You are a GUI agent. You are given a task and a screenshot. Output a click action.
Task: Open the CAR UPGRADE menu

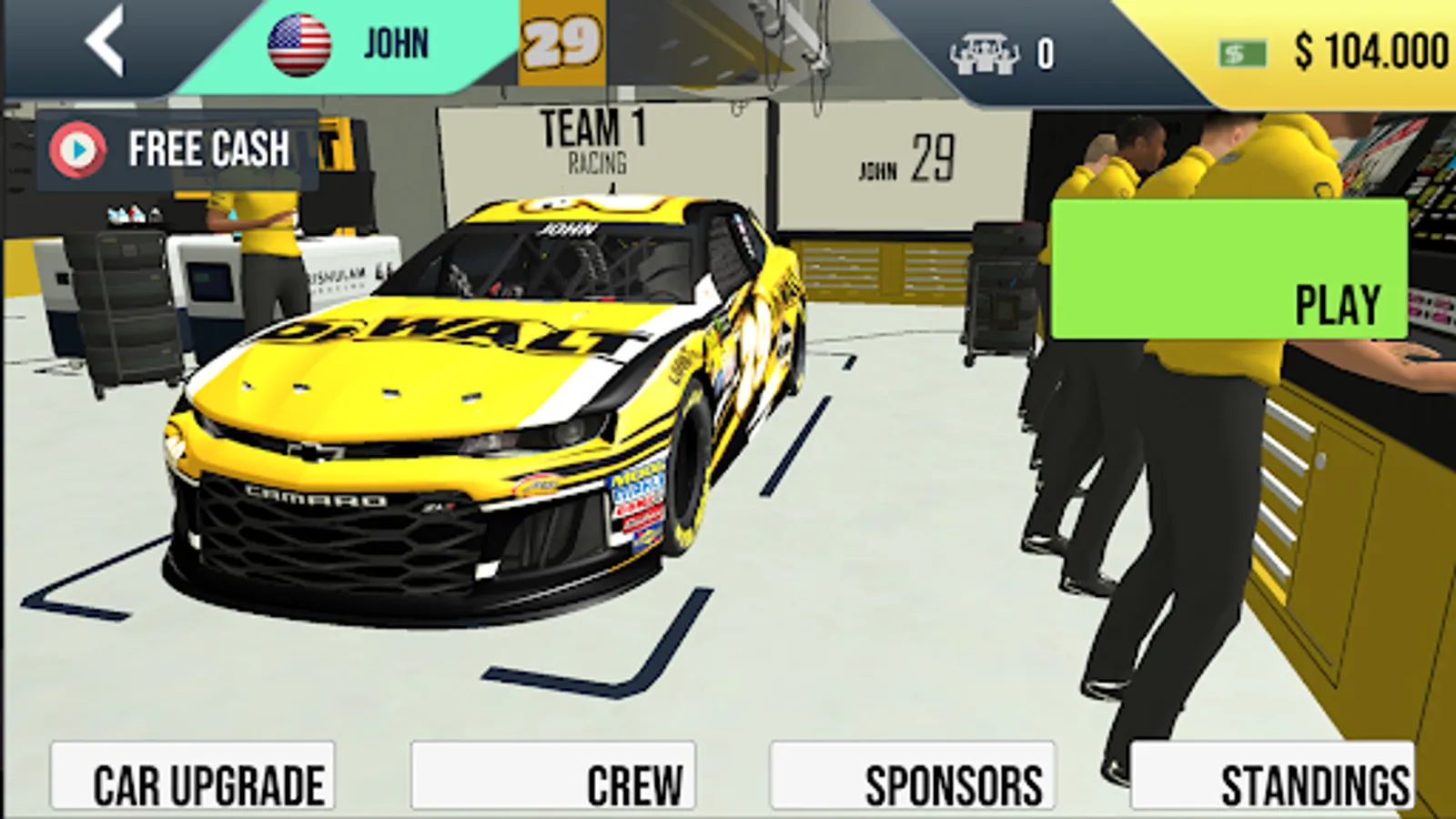[193, 777]
